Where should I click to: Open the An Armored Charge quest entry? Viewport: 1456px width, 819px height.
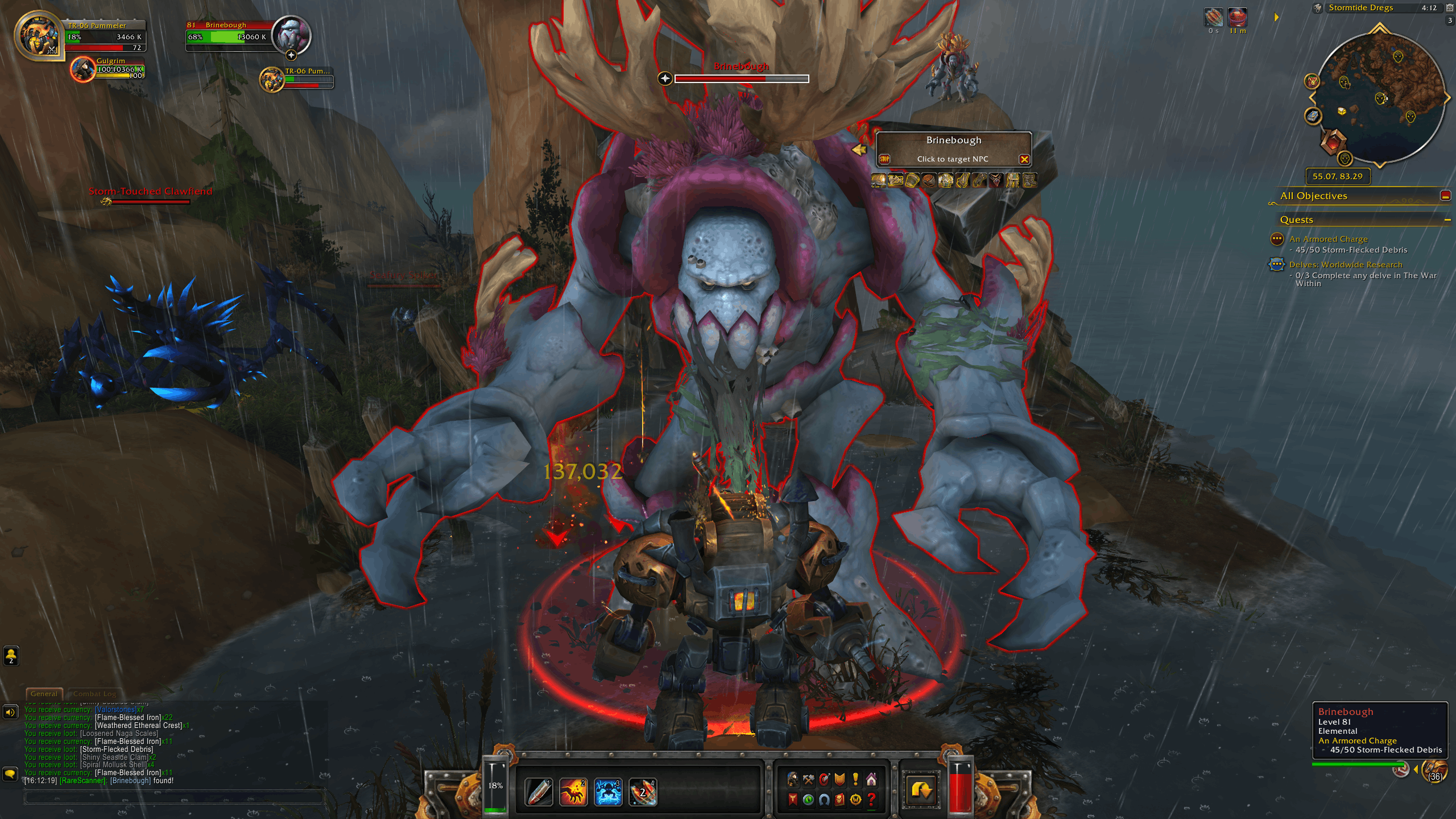(1328, 239)
